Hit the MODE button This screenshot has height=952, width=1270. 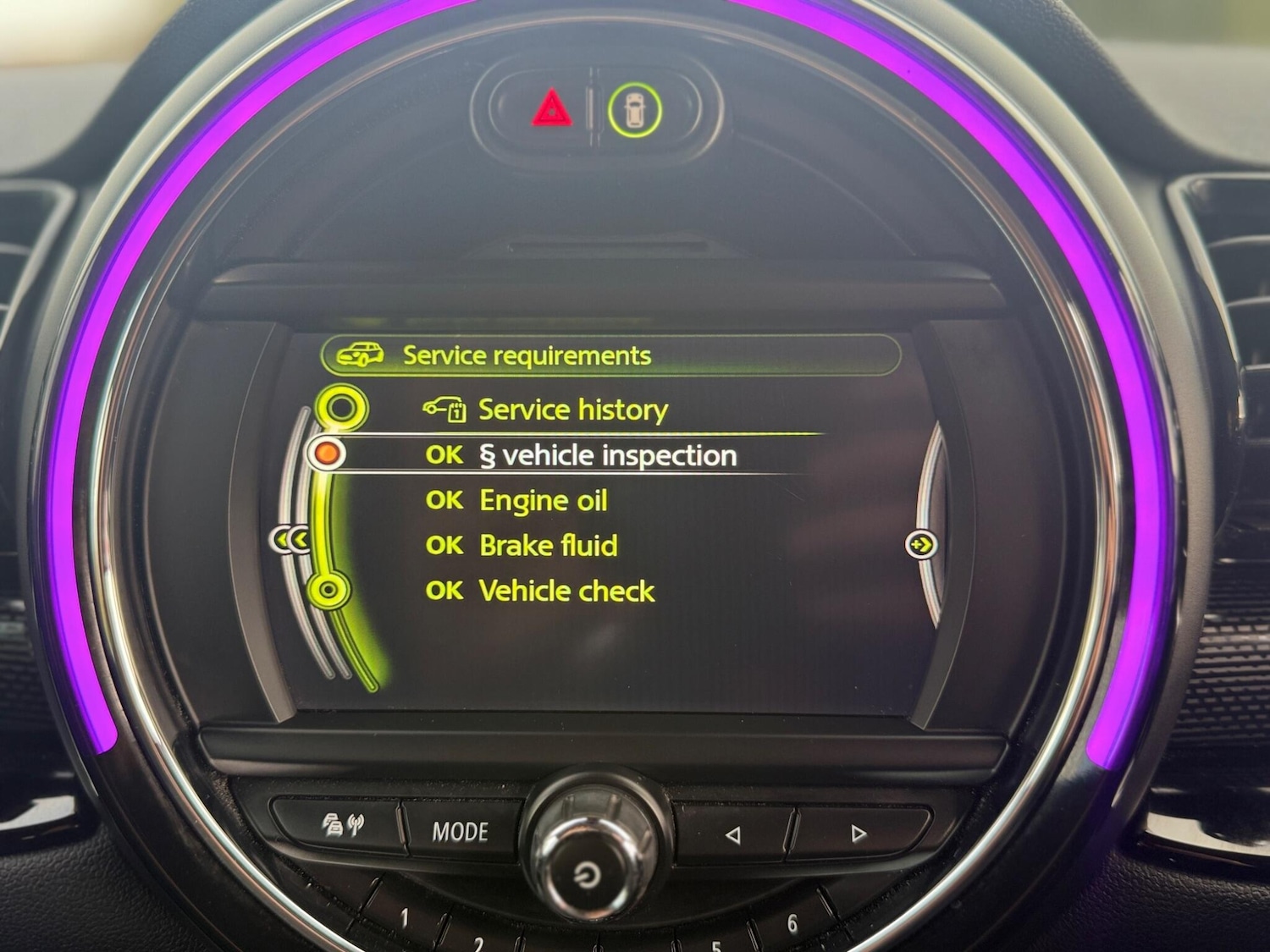(460, 832)
